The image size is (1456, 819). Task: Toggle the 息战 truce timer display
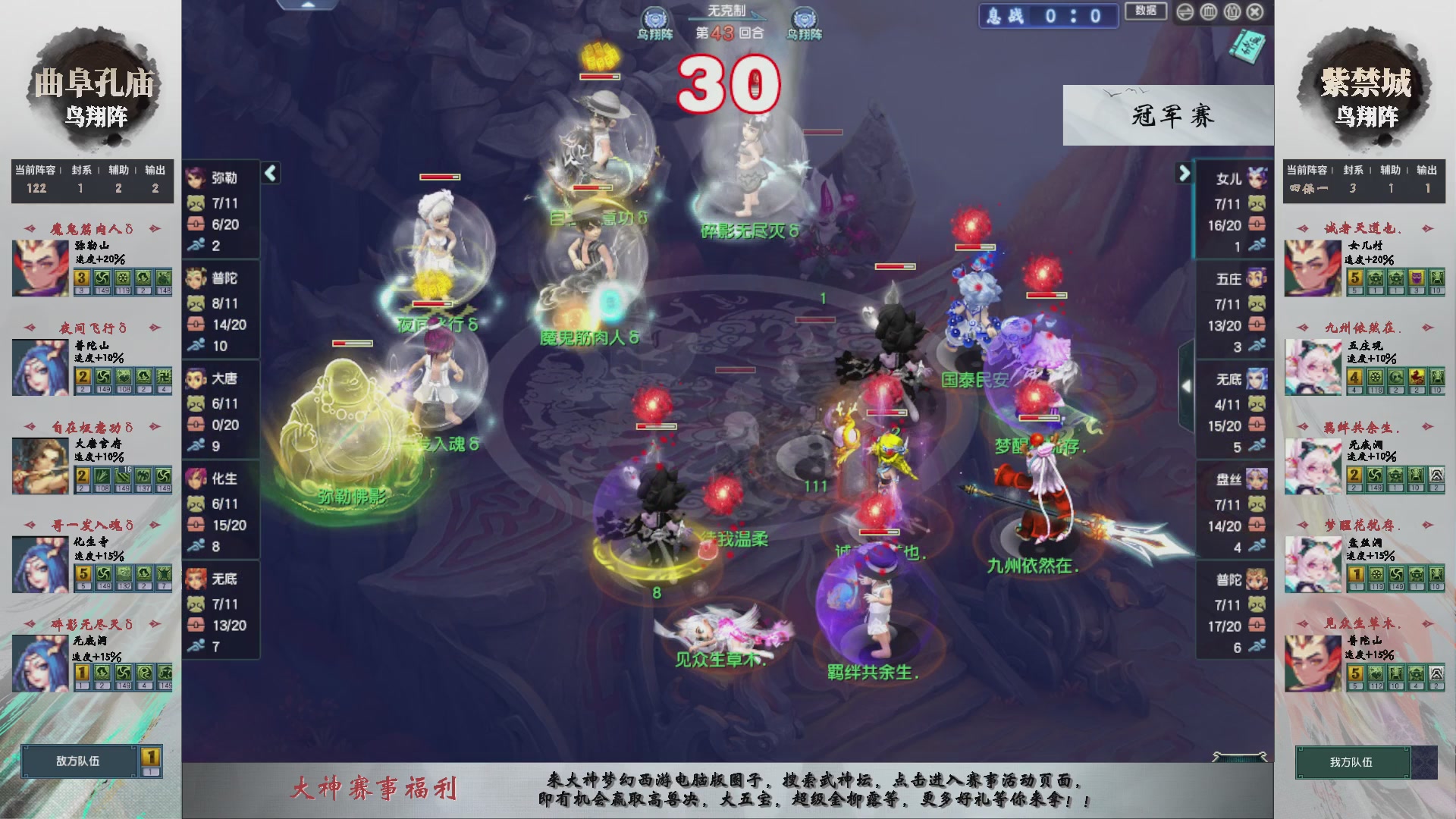pyautogui.click(x=1049, y=16)
